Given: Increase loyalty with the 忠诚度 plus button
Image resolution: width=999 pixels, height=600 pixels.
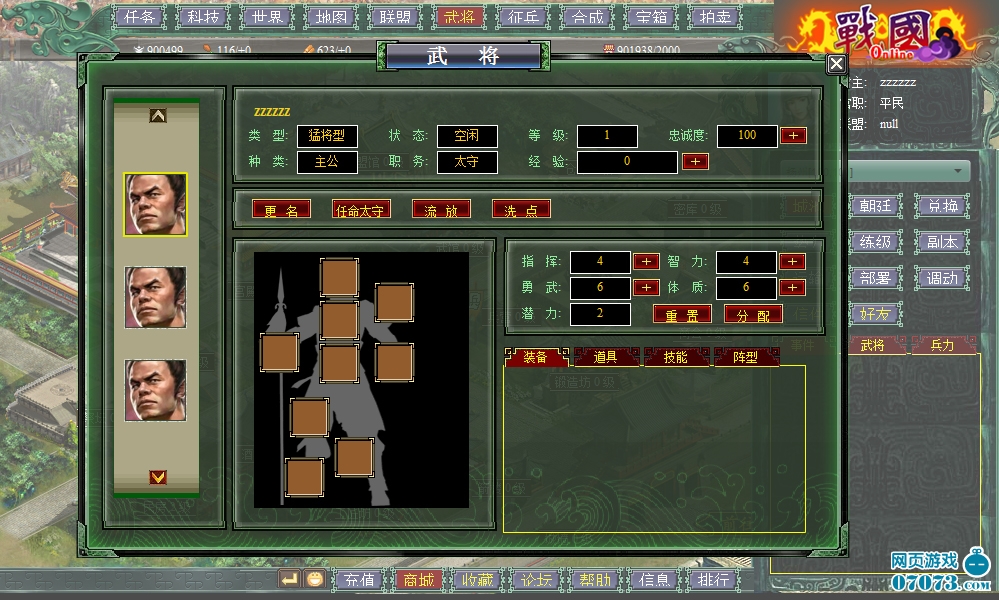Looking at the screenshot, I should click(793, 135).
